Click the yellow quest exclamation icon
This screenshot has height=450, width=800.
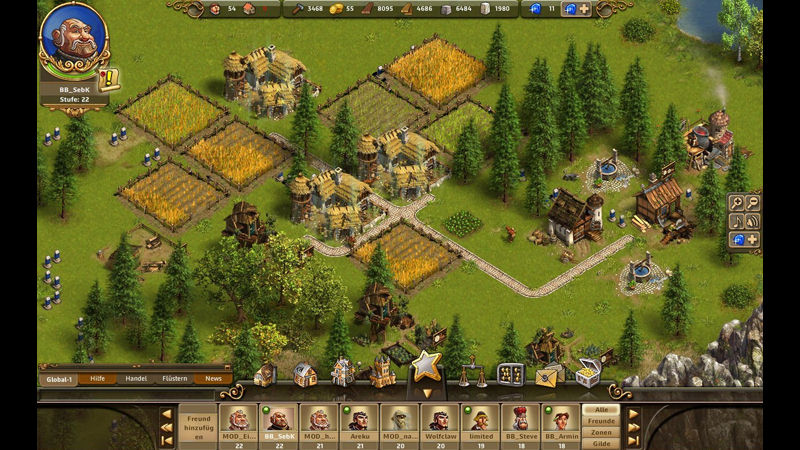click(109, 78)
